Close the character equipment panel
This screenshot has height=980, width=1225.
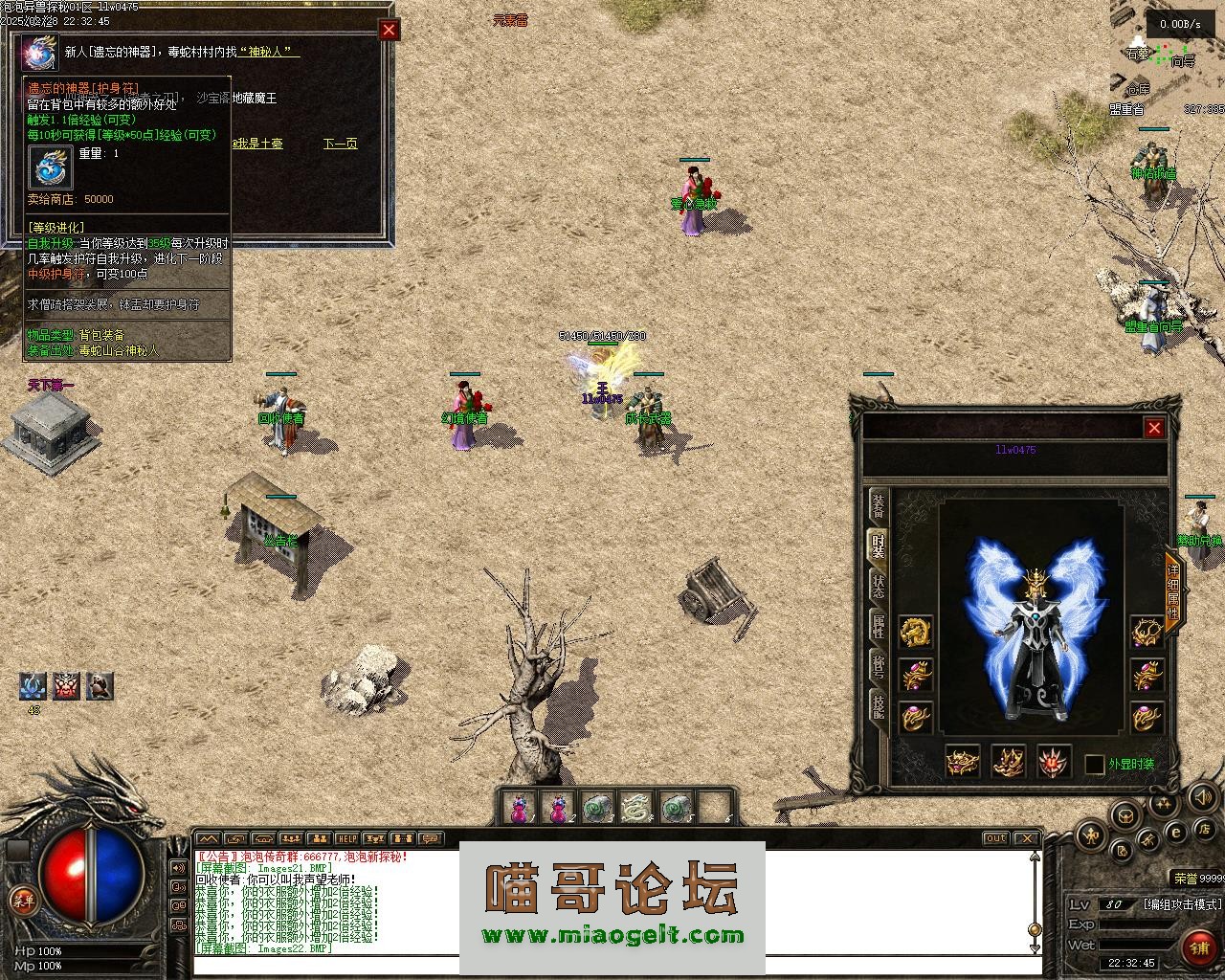click(x=1154, y=428)
